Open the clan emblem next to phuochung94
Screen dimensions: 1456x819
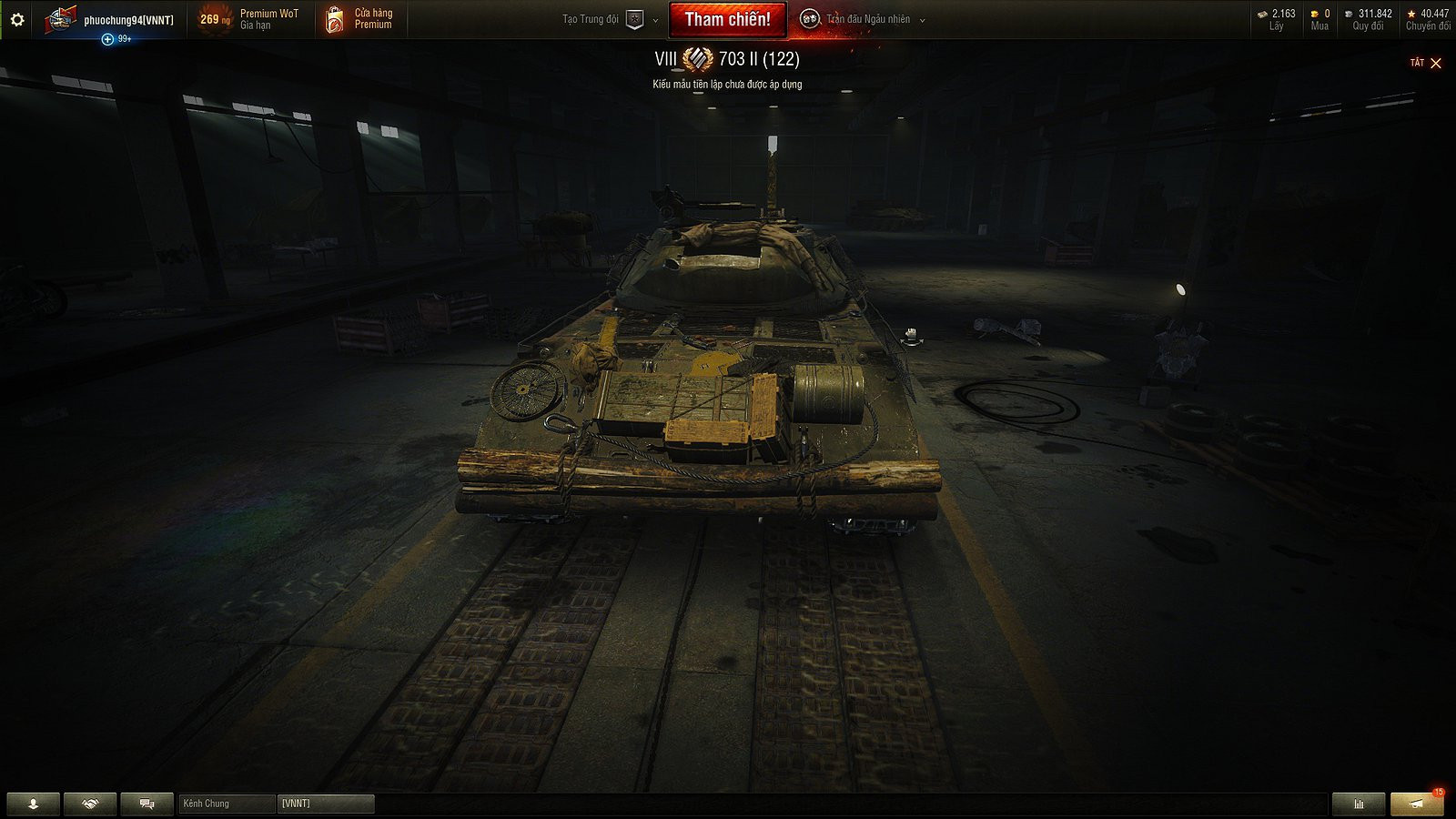(x=61, y=18)
